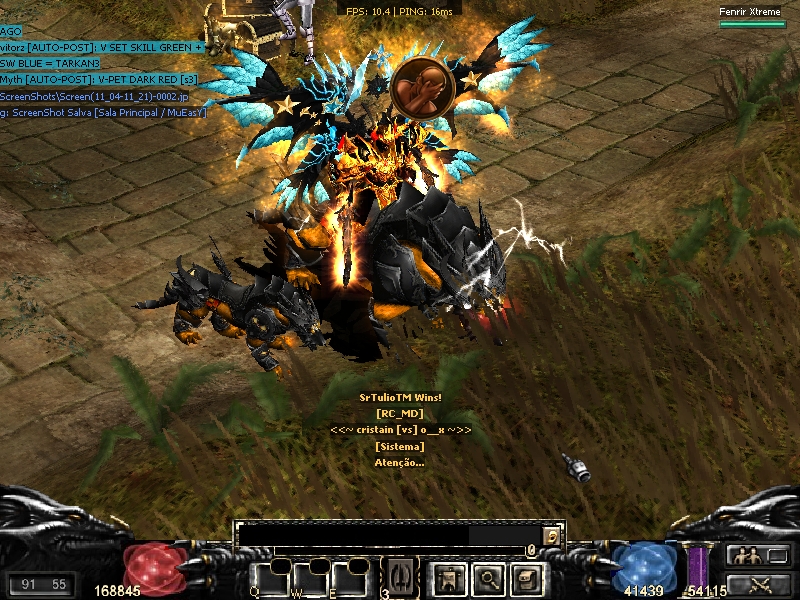Open the party button with two figures
Viewport: 800px width, 600px height.
click(x=759, y=555)
